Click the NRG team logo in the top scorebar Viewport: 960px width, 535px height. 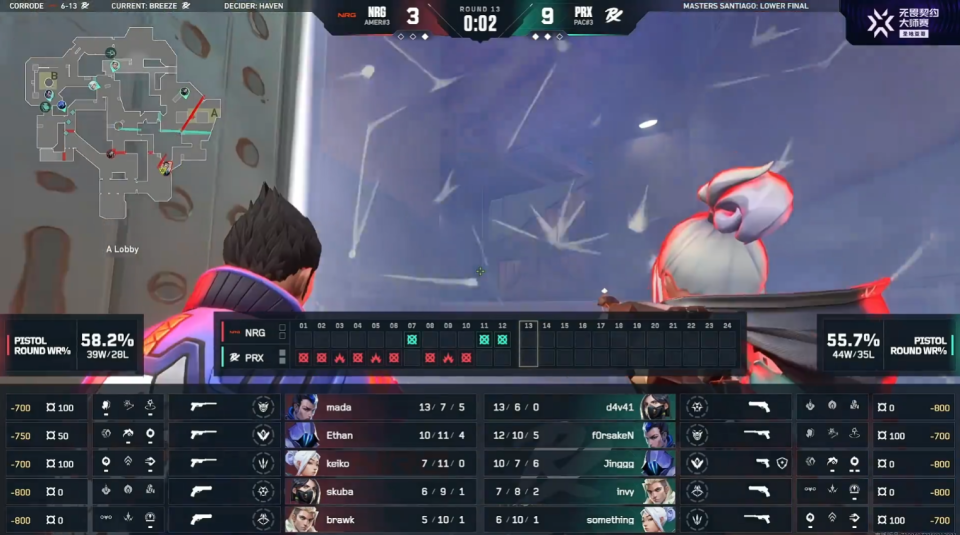pyautogui.click(x=347, y=15)
